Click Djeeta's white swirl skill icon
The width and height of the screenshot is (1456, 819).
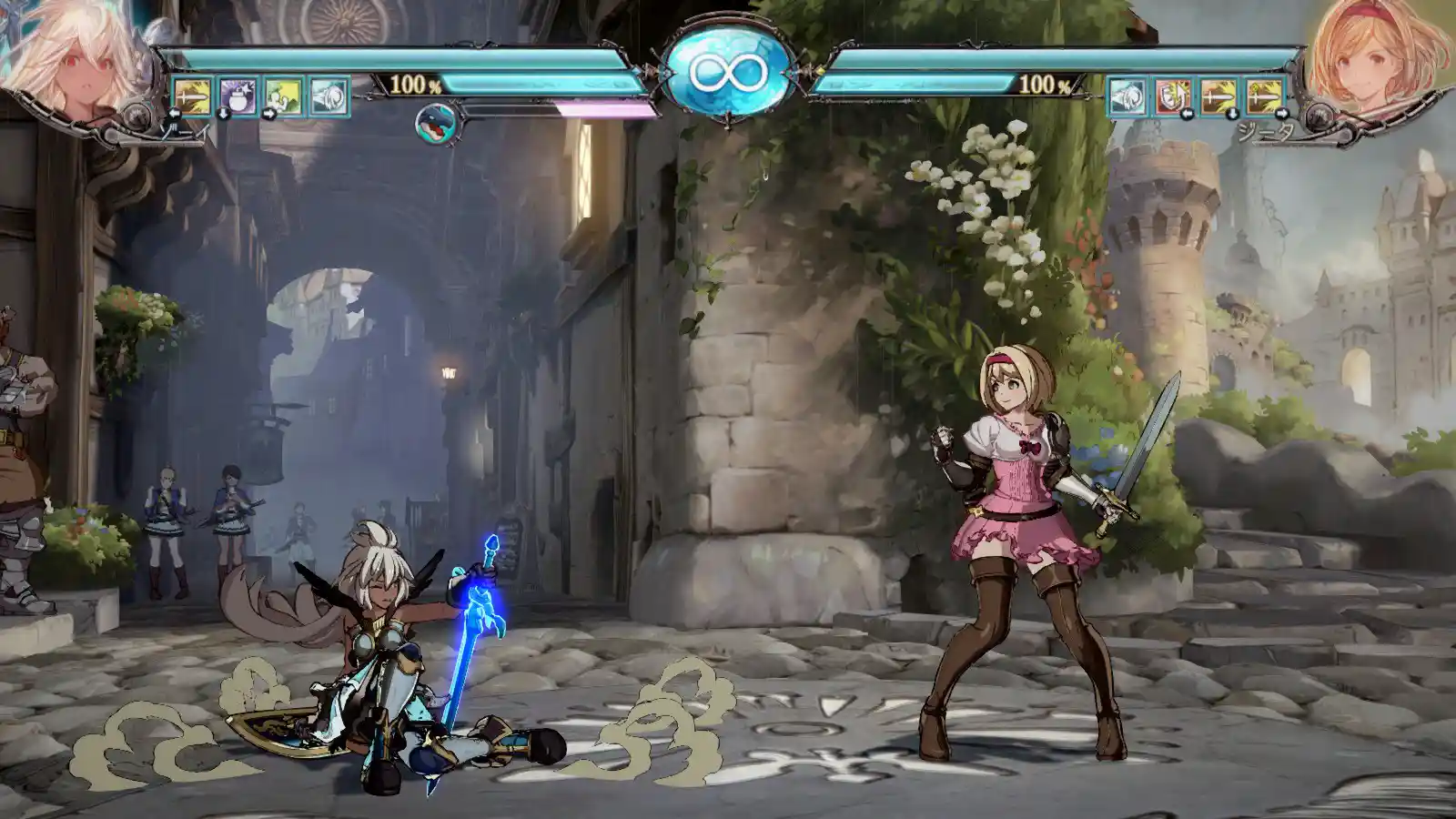[x=1127, y=96]
